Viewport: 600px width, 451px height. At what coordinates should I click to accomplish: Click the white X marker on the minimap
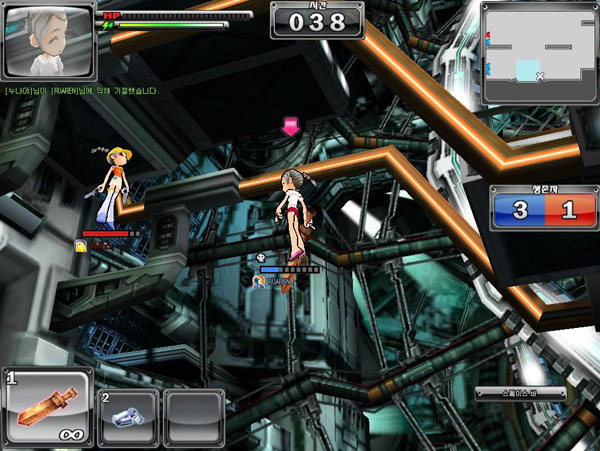pyautogui.click(x=540, y=76)
